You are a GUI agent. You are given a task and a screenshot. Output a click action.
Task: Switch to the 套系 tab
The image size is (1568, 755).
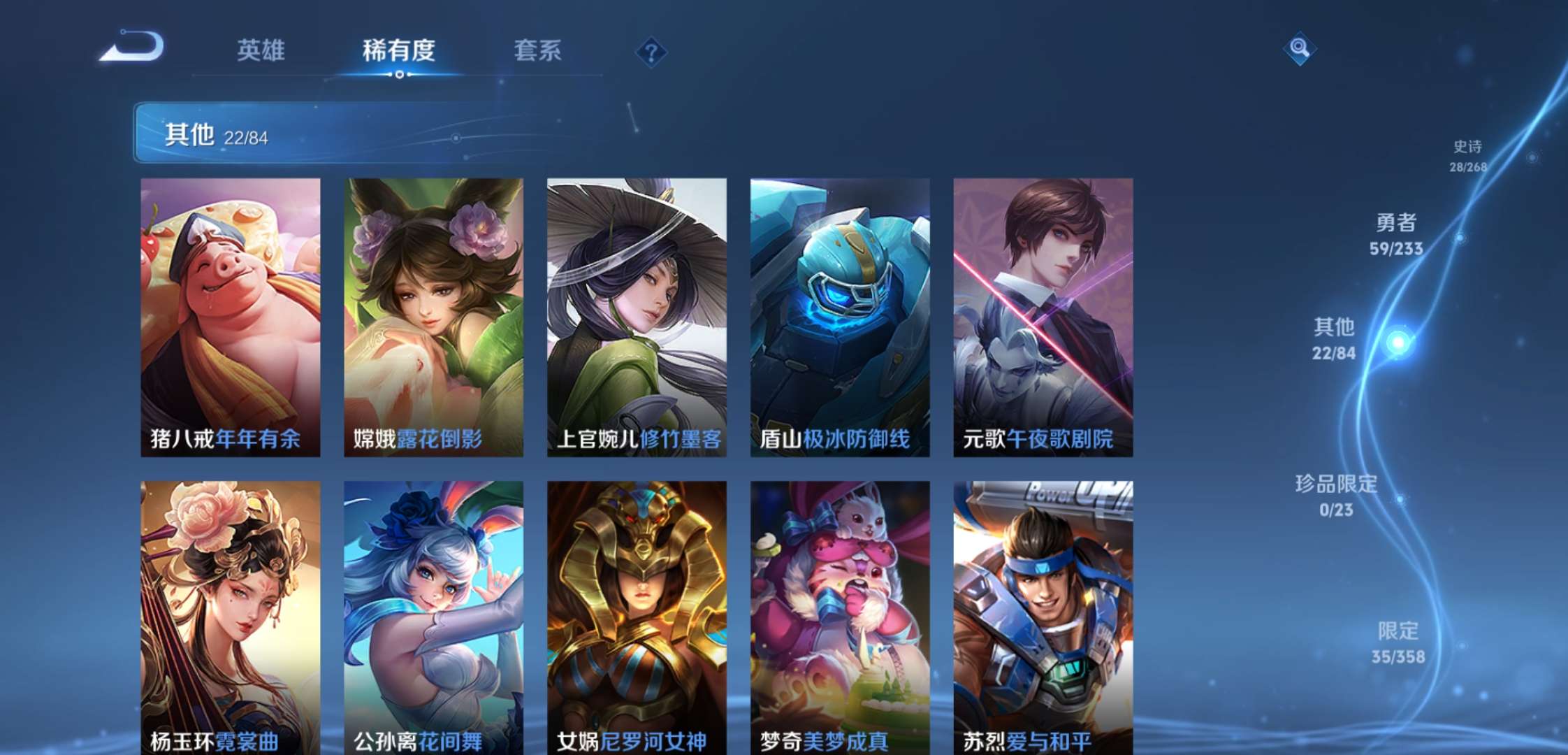click(x=538, y=51)
